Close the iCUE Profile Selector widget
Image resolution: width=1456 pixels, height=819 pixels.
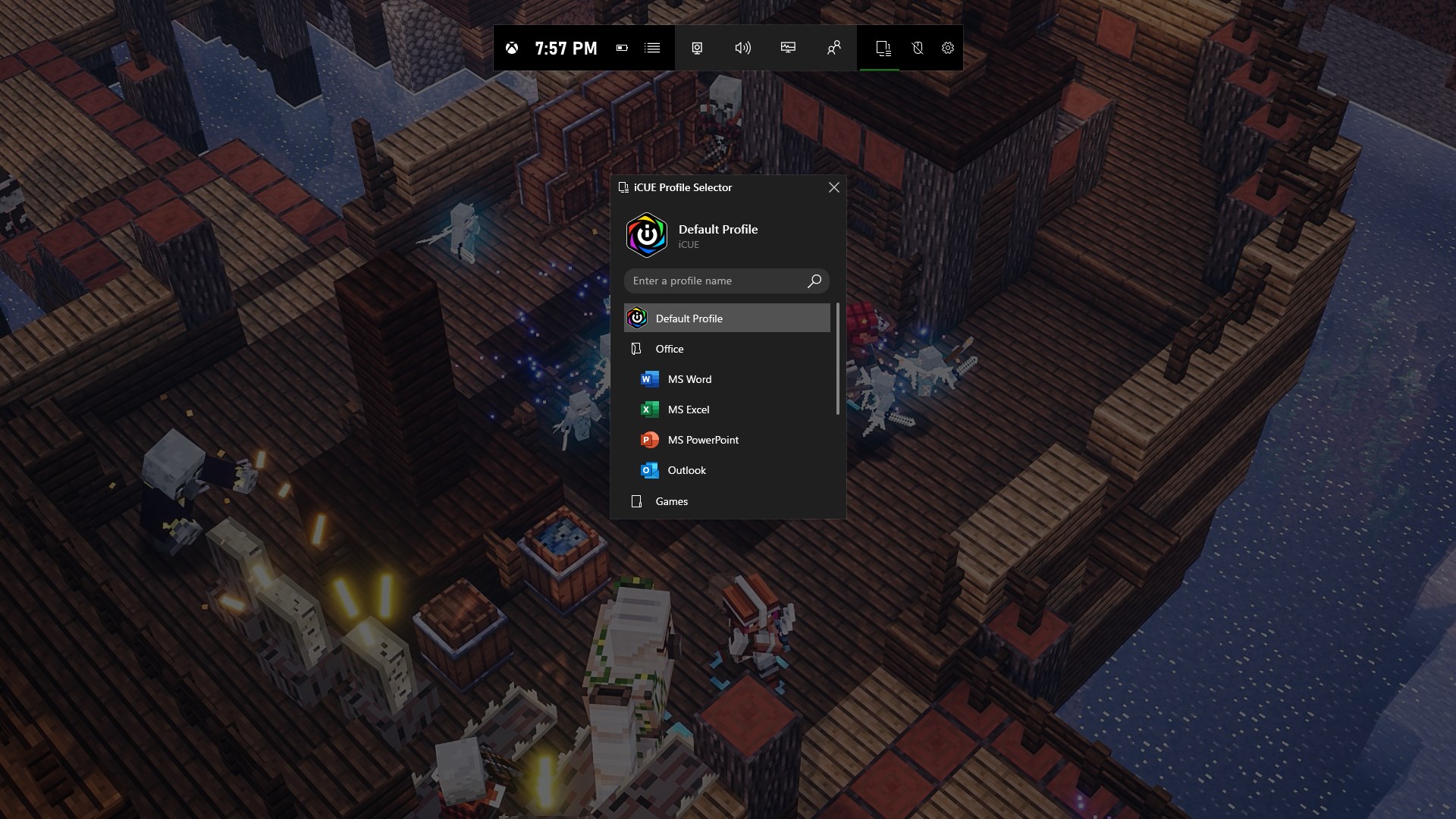833,187
